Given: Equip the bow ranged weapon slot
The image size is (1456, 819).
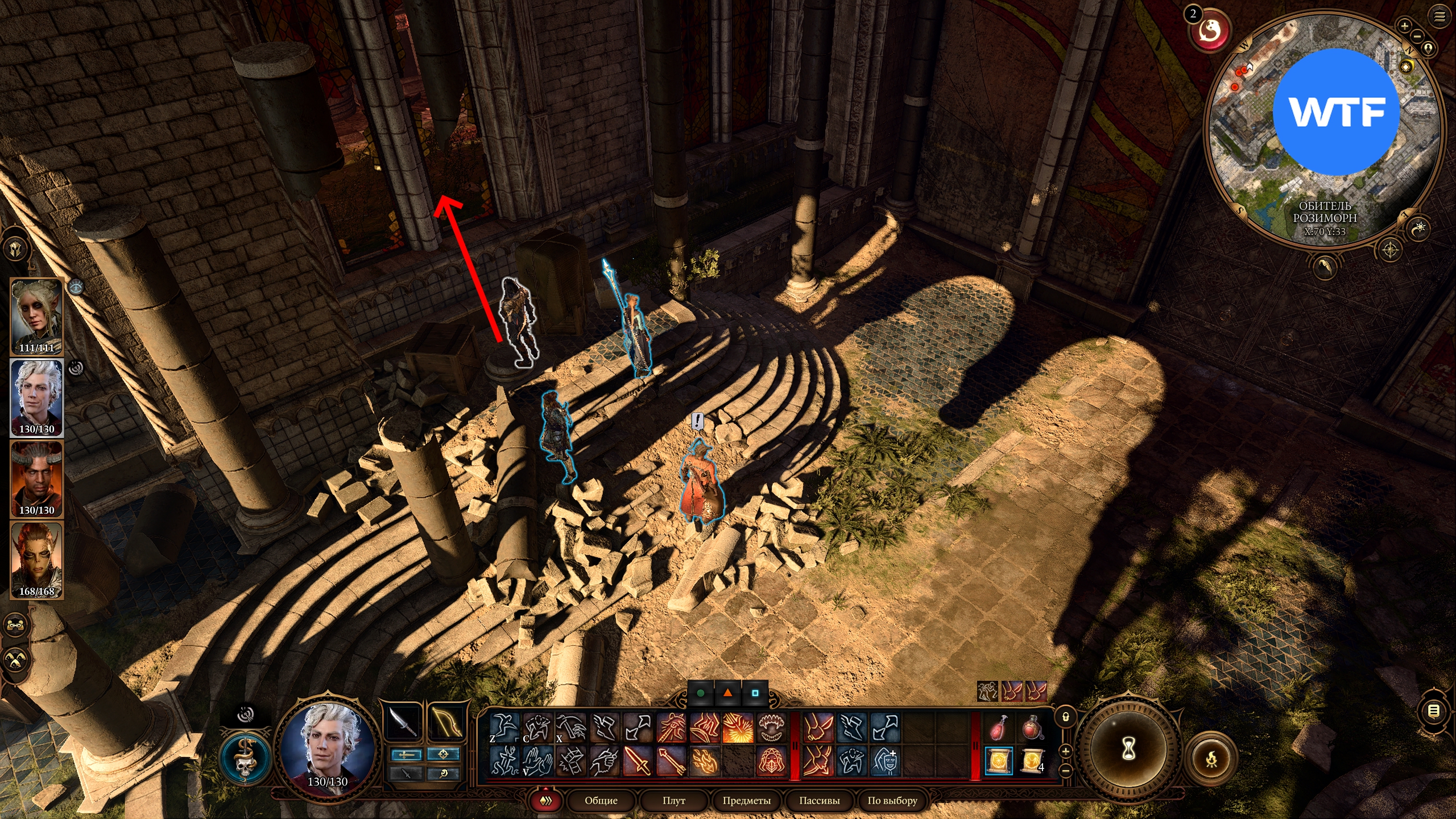Looking at the screenshot, I should click(x=445, y=722).
